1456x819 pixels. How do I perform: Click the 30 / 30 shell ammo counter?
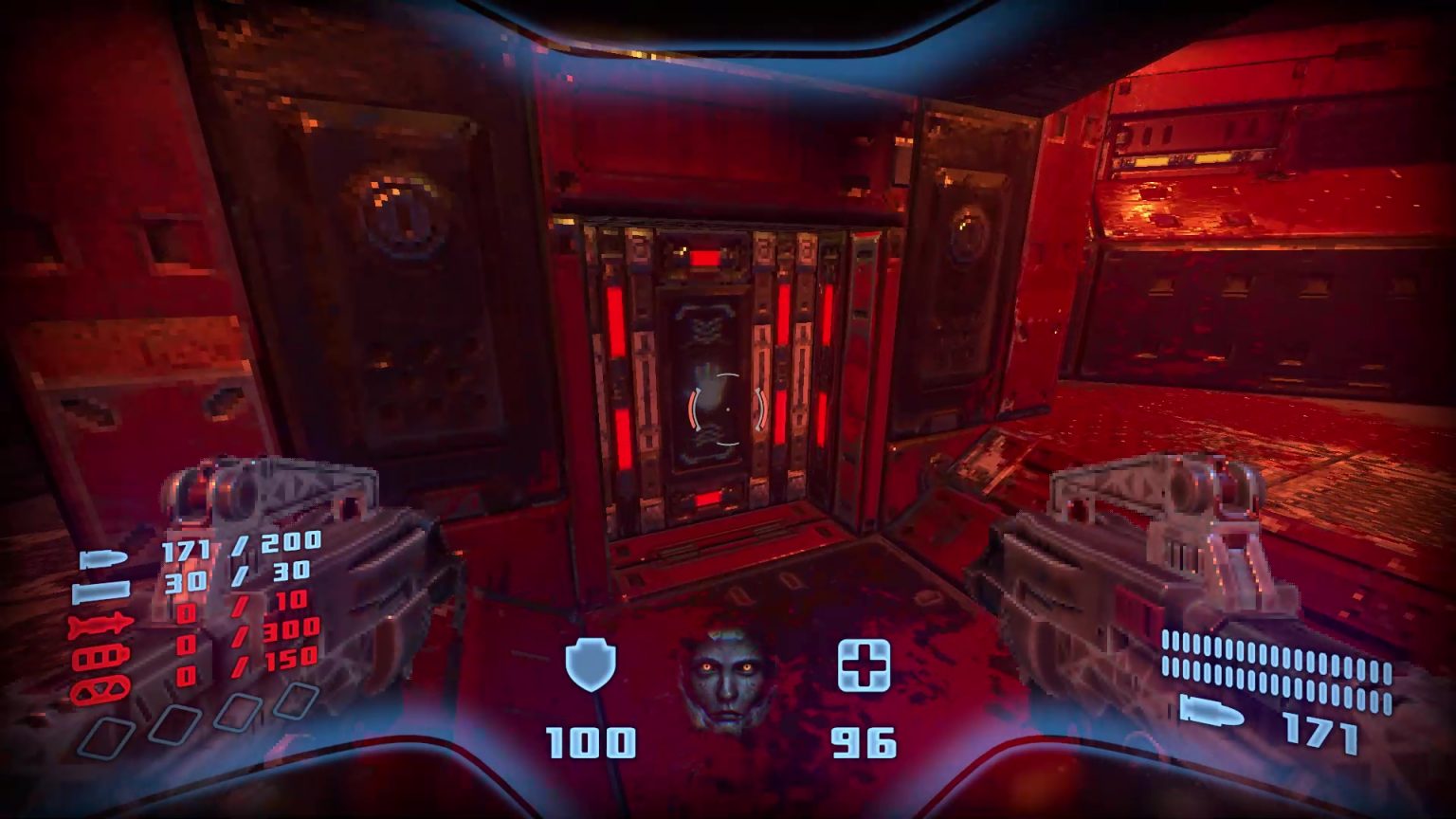coord(237,575)
